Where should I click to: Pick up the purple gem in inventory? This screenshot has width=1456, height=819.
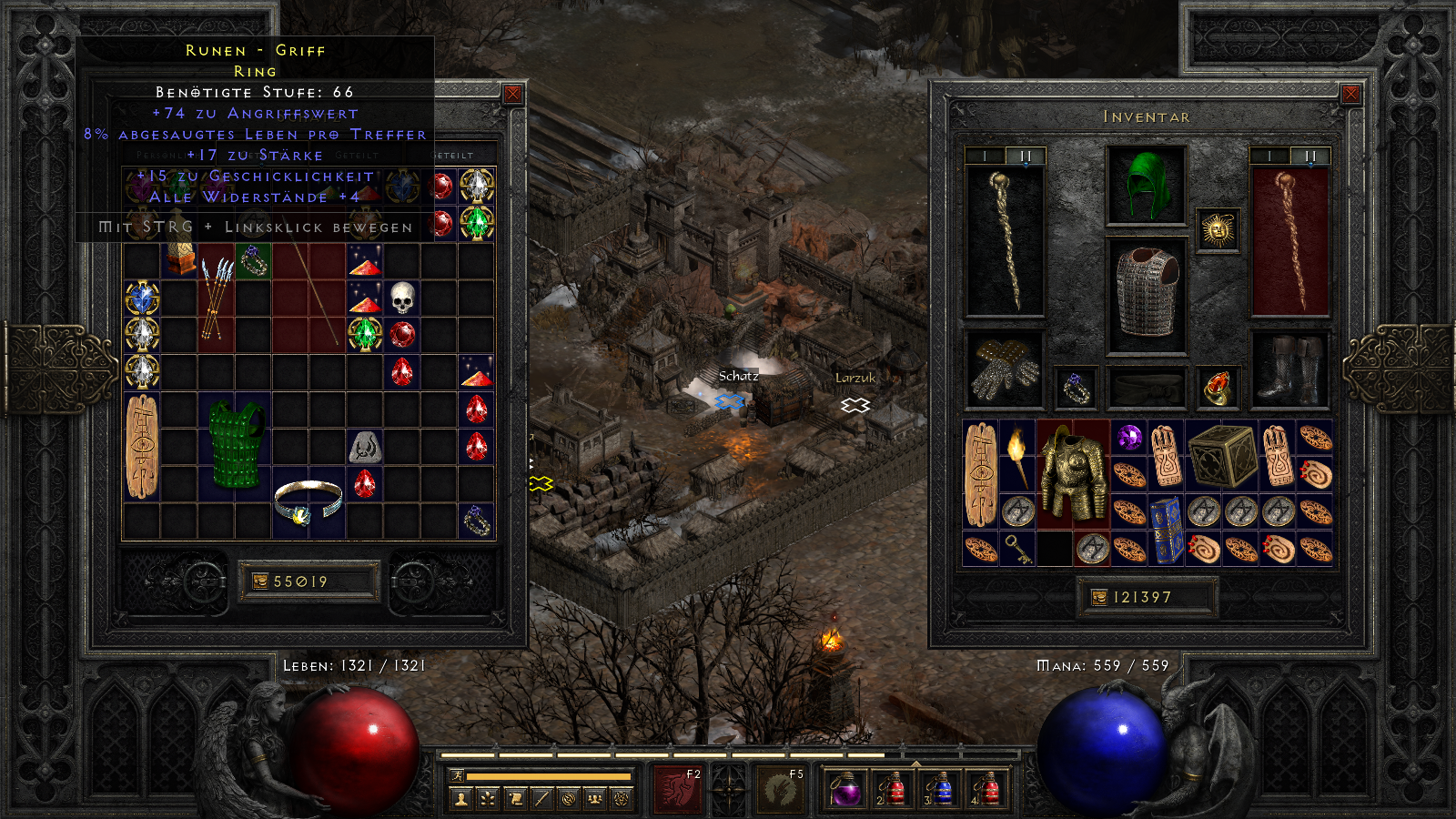(x=1129, y=438)
